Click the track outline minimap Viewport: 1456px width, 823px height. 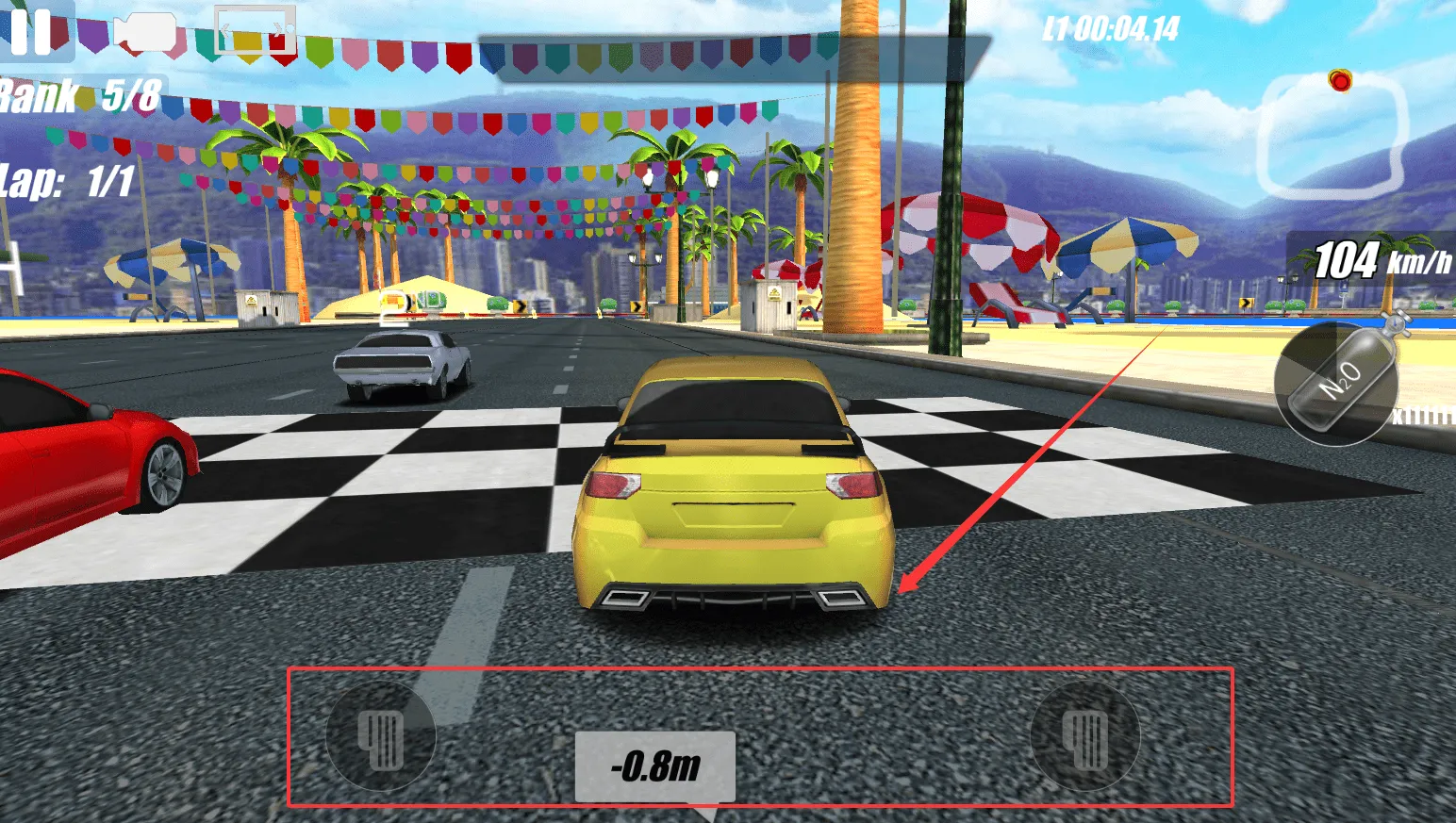tap(1332, 134)
